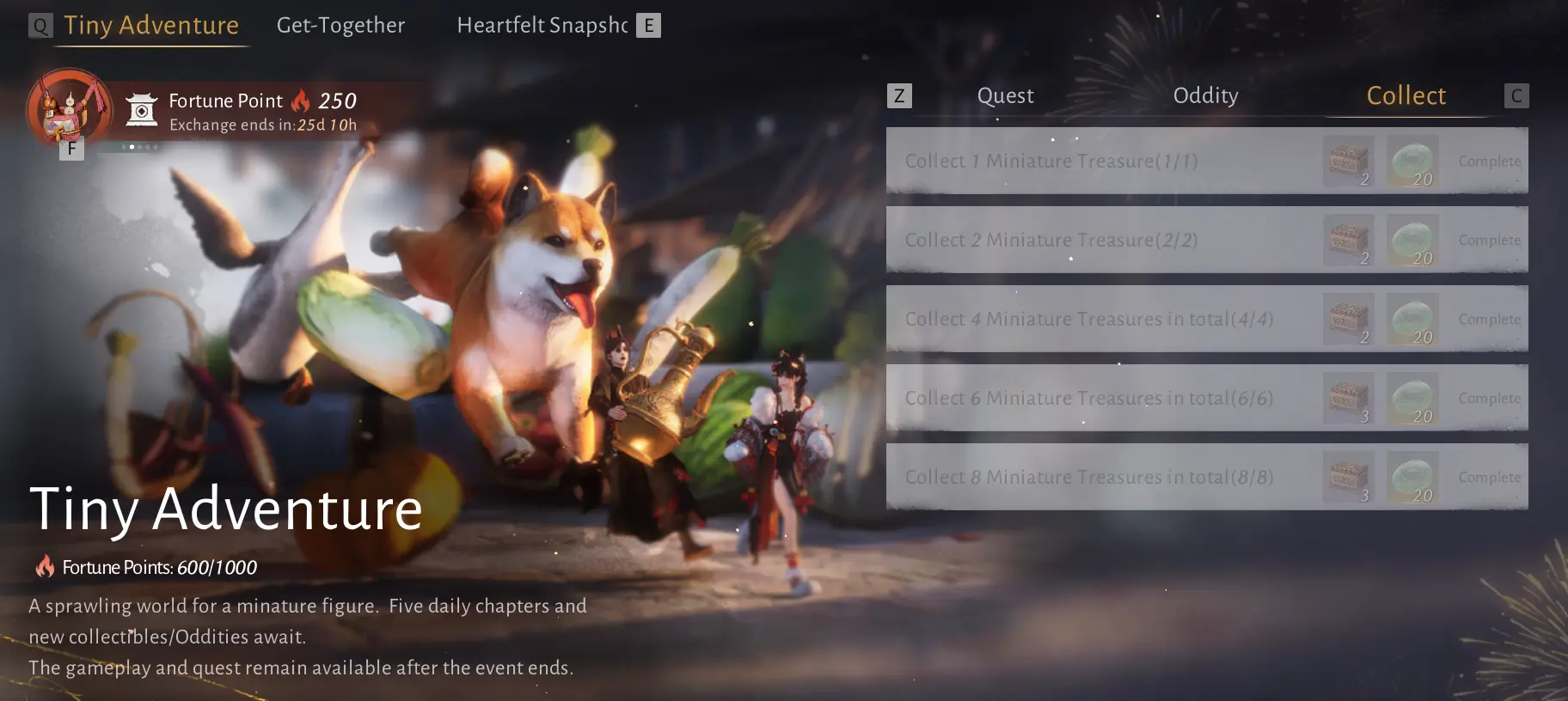Screen dimensions: 1568x701
Task: Click the highlighted page dot below the Fortune Point banner
Action: click(131, 147)
